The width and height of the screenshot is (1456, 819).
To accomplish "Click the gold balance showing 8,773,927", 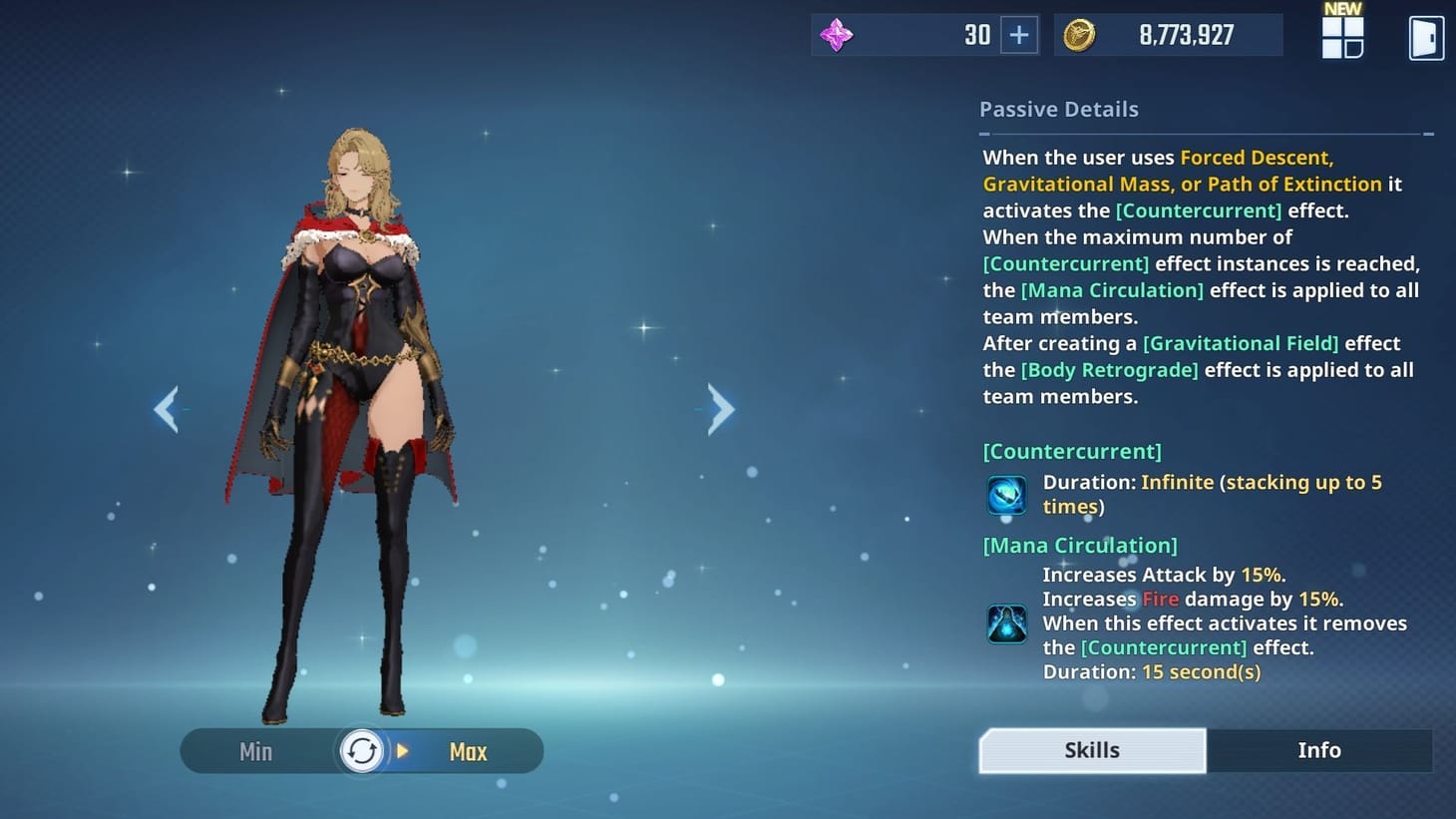I will tap(1185, 33).
